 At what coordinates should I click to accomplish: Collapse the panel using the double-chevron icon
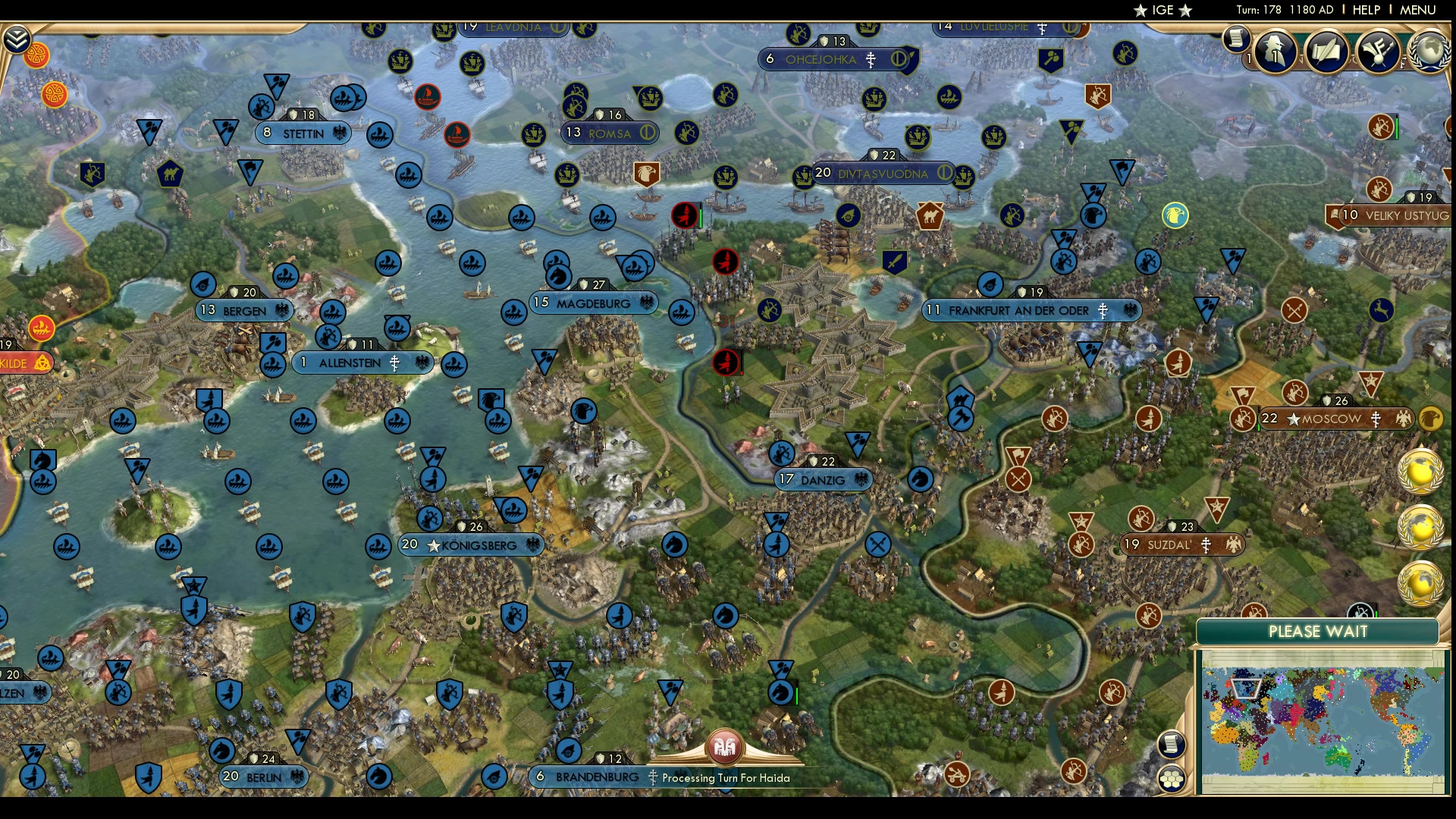coord(17,38)
